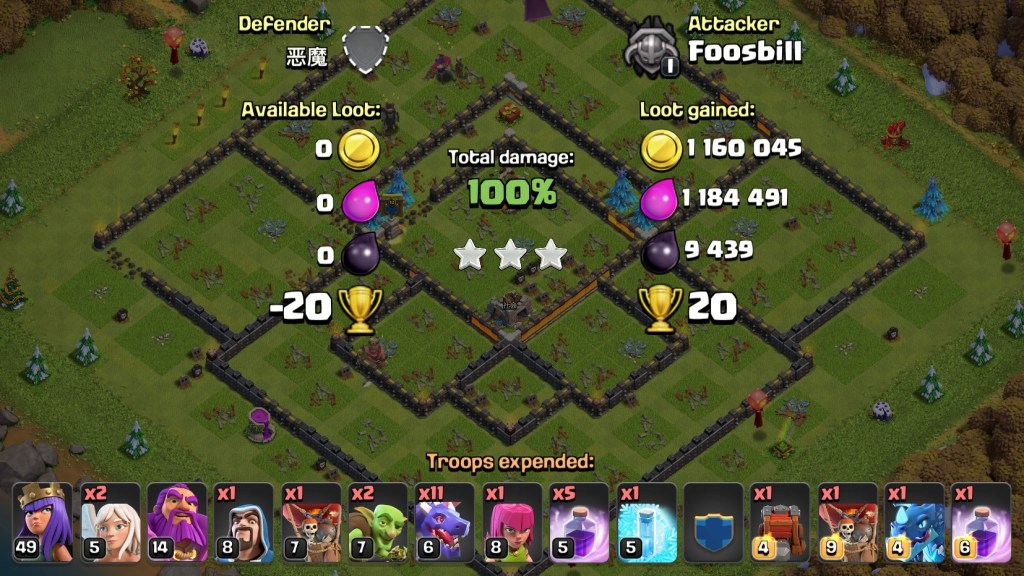The image size is (1024, 576).
Task: Choose the Rage spell card marked x5
Action: tap(579, 522)
